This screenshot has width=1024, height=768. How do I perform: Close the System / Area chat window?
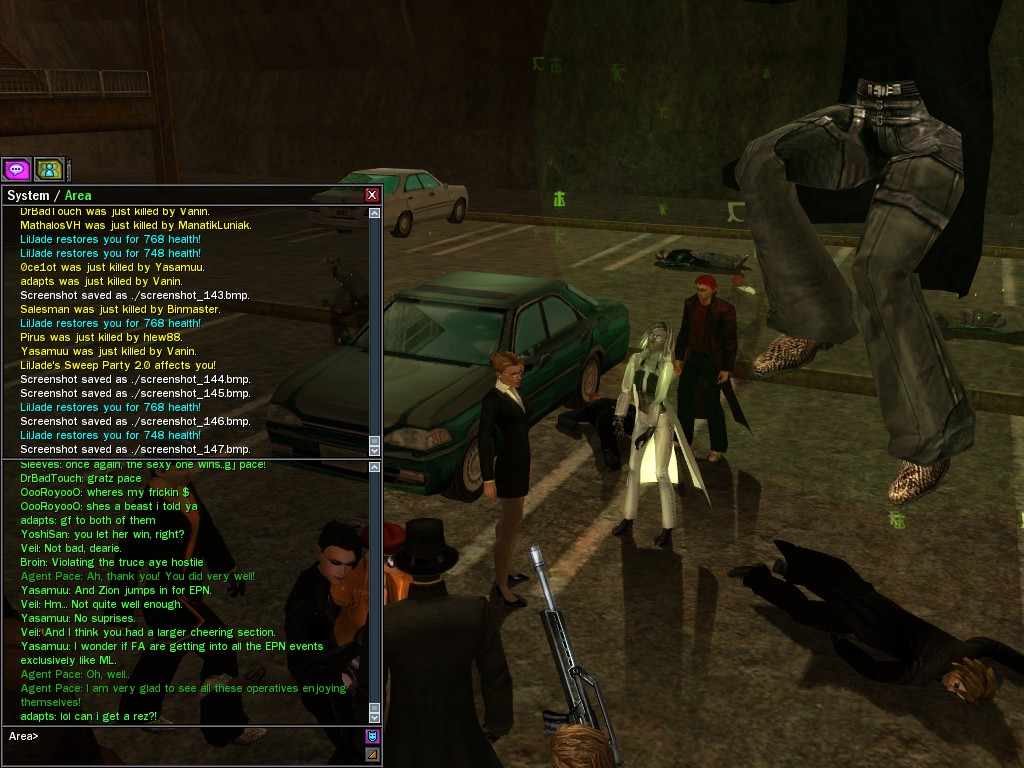click(372, 195)
